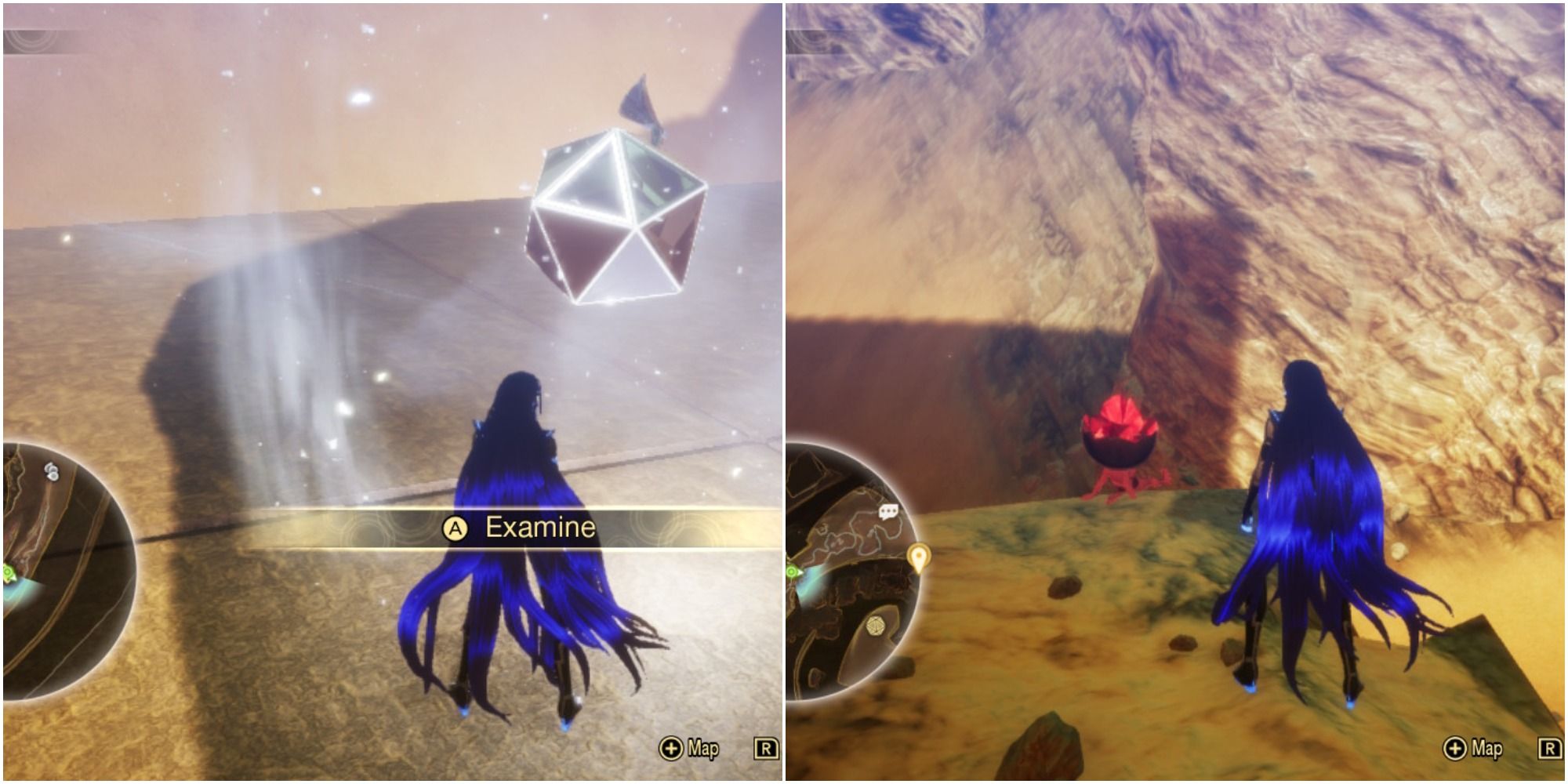Click the plus icon beside right Map label
Screen dimensions: 1568x784
(1454, 749)
